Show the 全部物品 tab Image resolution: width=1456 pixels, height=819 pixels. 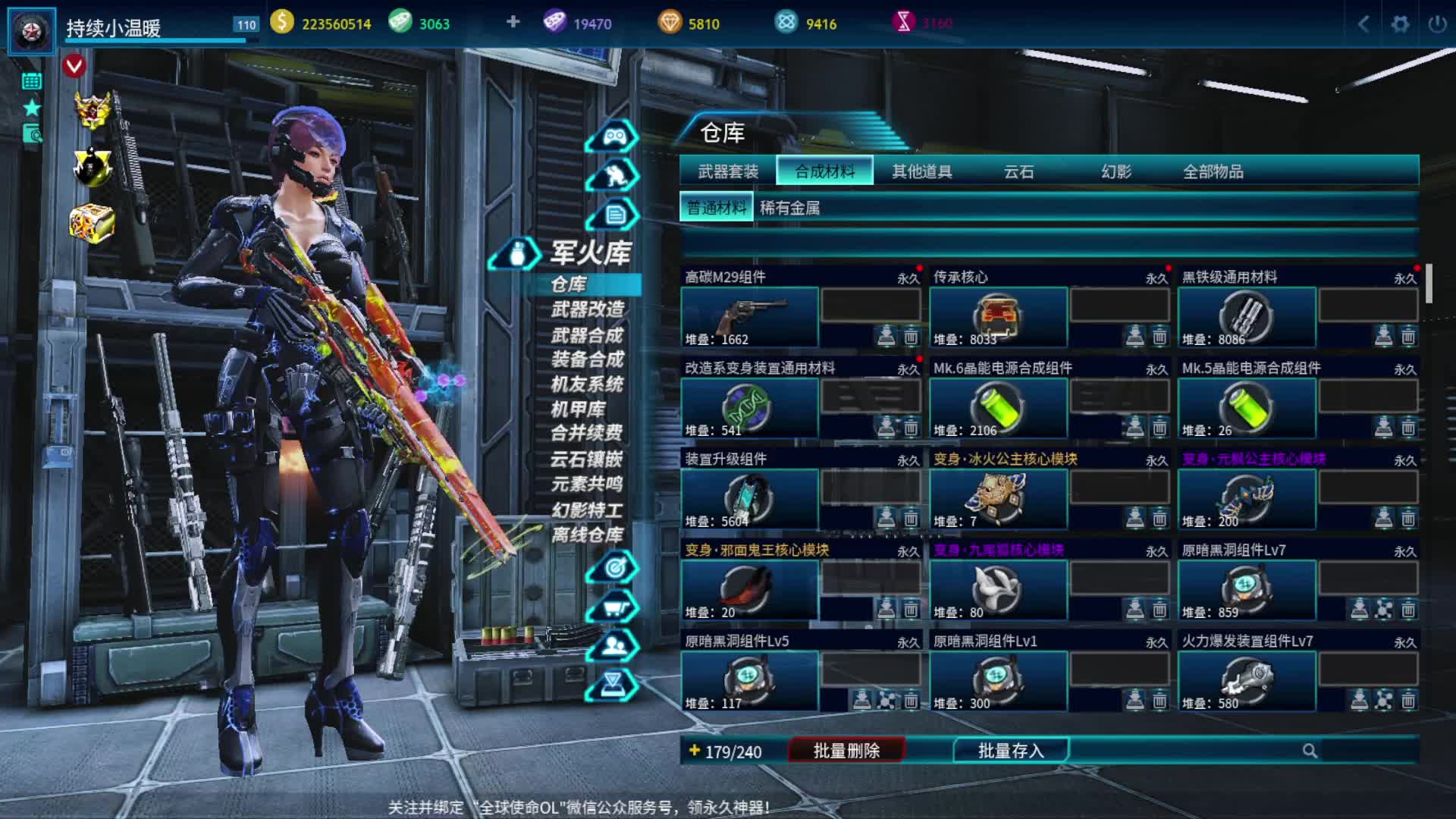[1213, 171]
